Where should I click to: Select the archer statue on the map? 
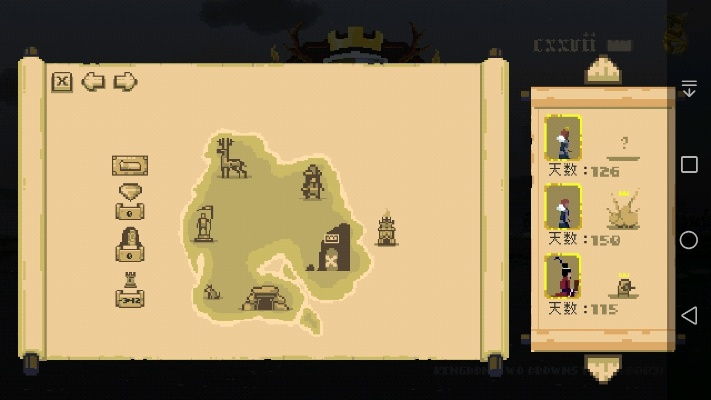pyautogui.click(x=313, y=182)
